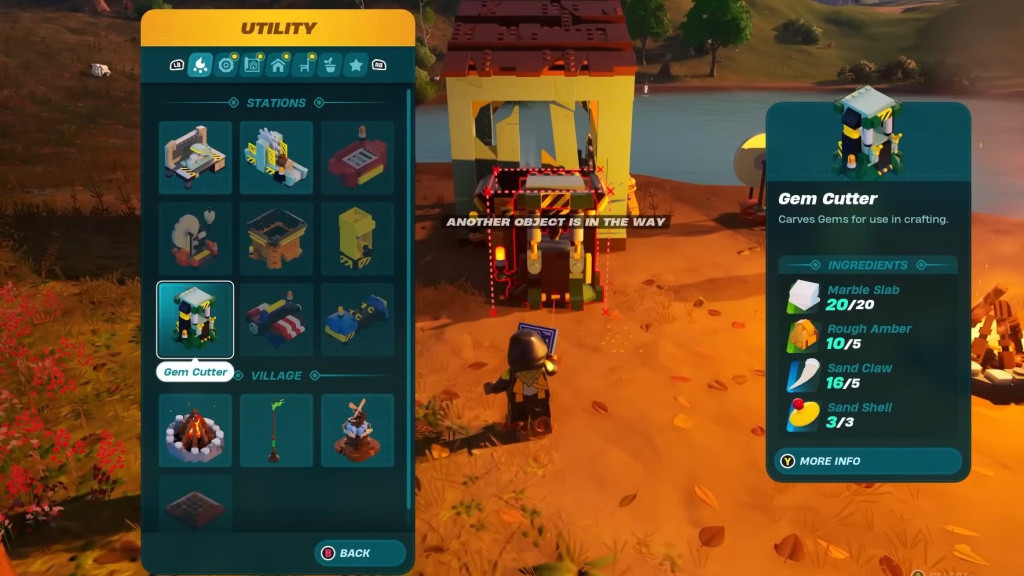Pick the windmill-topped village build tile
The image size is (1024, 576).
click(357, 430)
